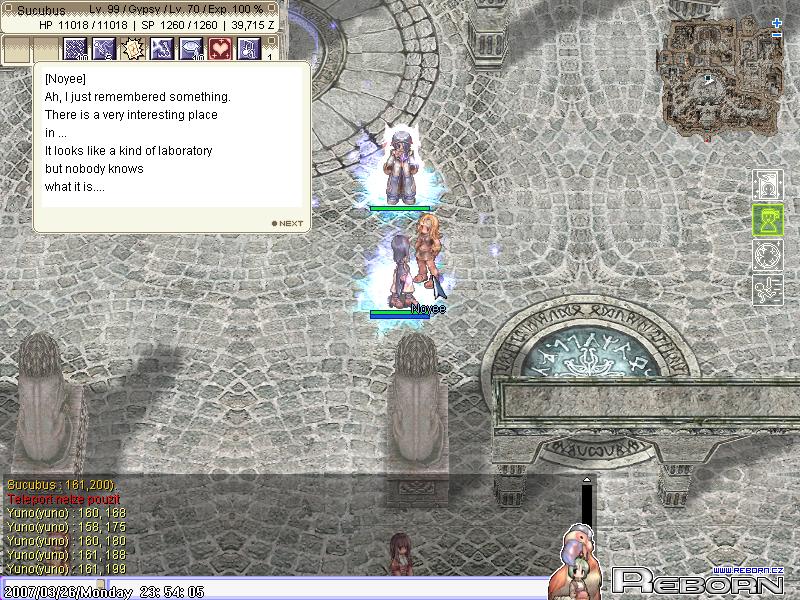Click the Sucubus character info bar
Screen dimensions: 800x600
pyautogui.click(x=142, y=16)
